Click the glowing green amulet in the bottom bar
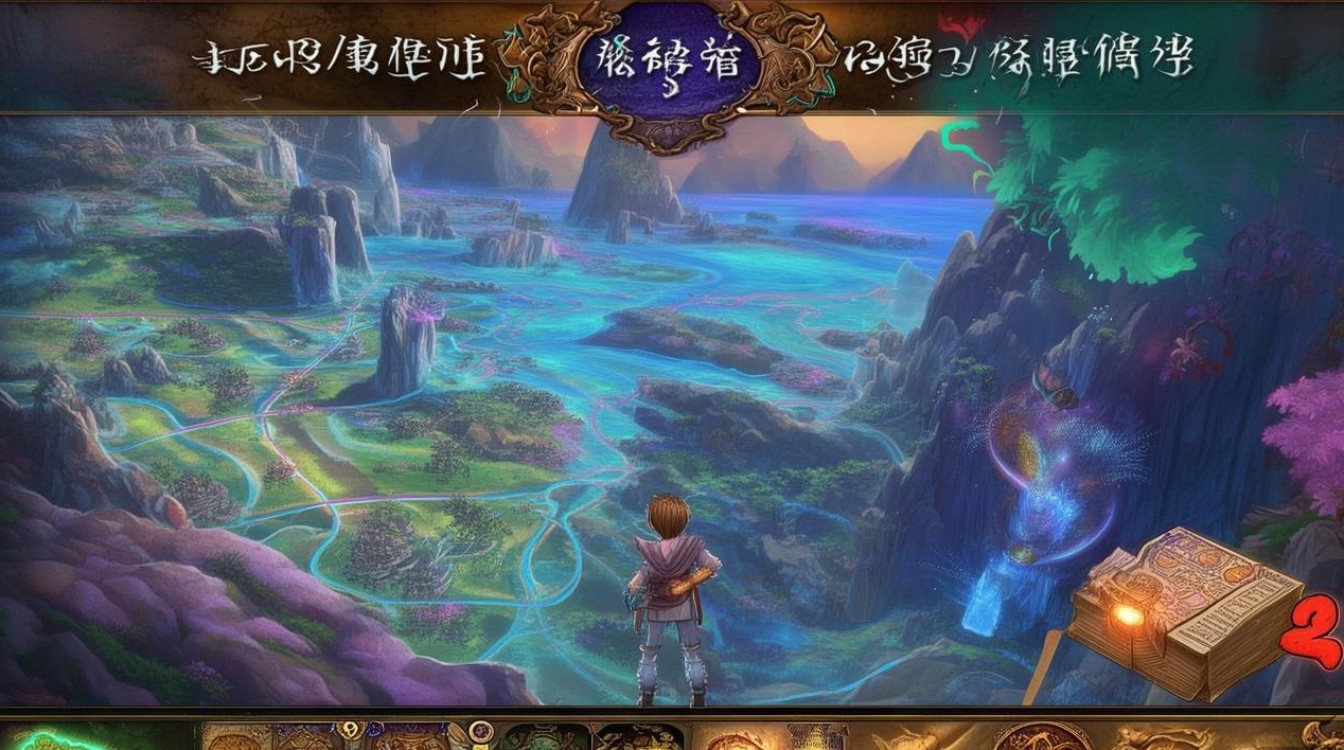 pyautogui.click(x=55, y=740)
